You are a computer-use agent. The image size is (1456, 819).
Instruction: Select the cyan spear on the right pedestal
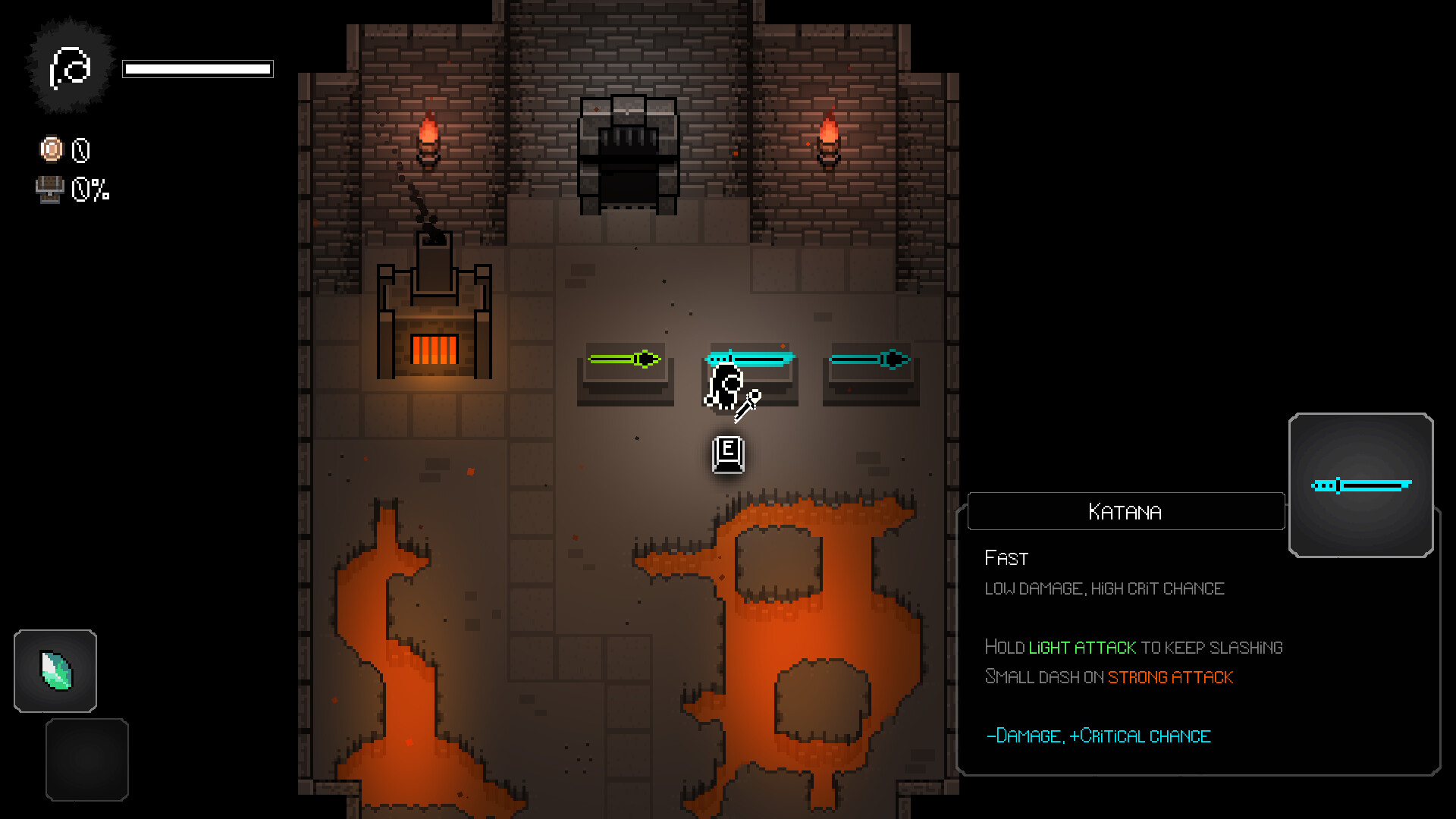point(869,360)
